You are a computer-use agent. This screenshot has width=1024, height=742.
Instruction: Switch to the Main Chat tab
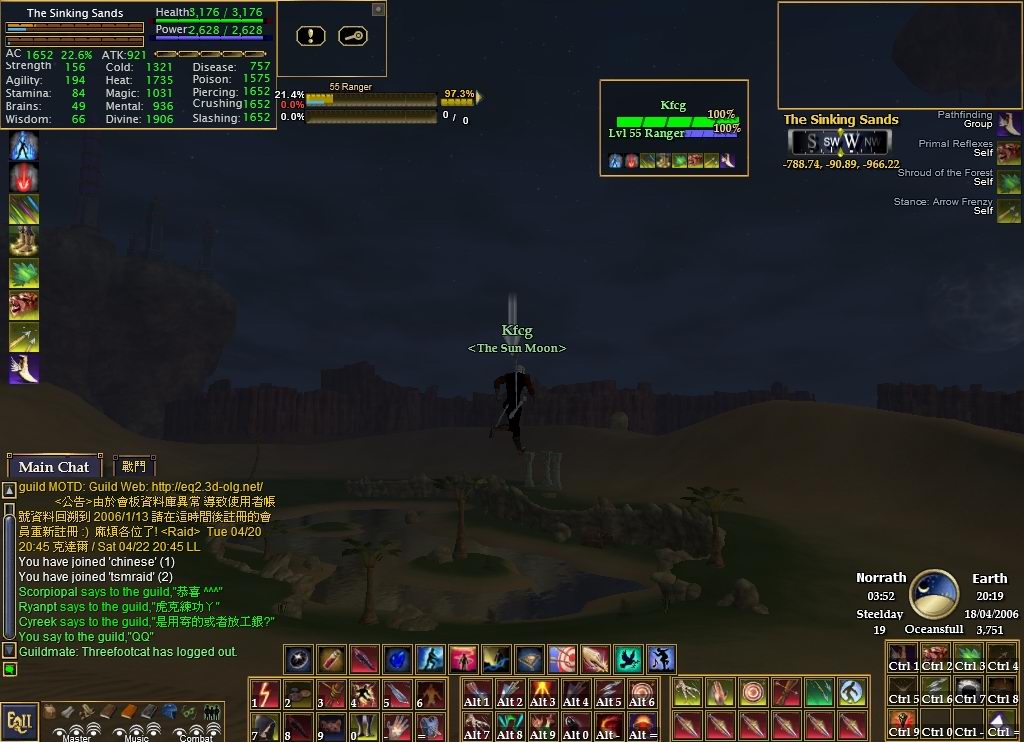(x=53, y=467)
